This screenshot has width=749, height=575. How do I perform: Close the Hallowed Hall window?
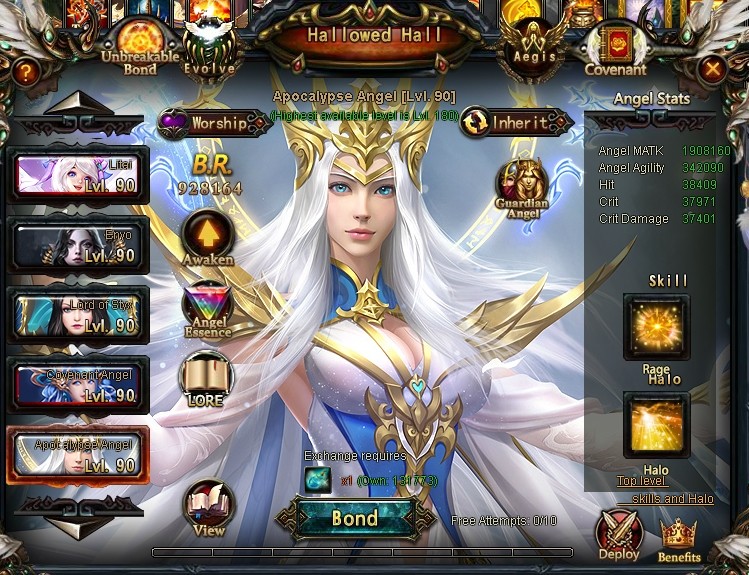(712, 69)
